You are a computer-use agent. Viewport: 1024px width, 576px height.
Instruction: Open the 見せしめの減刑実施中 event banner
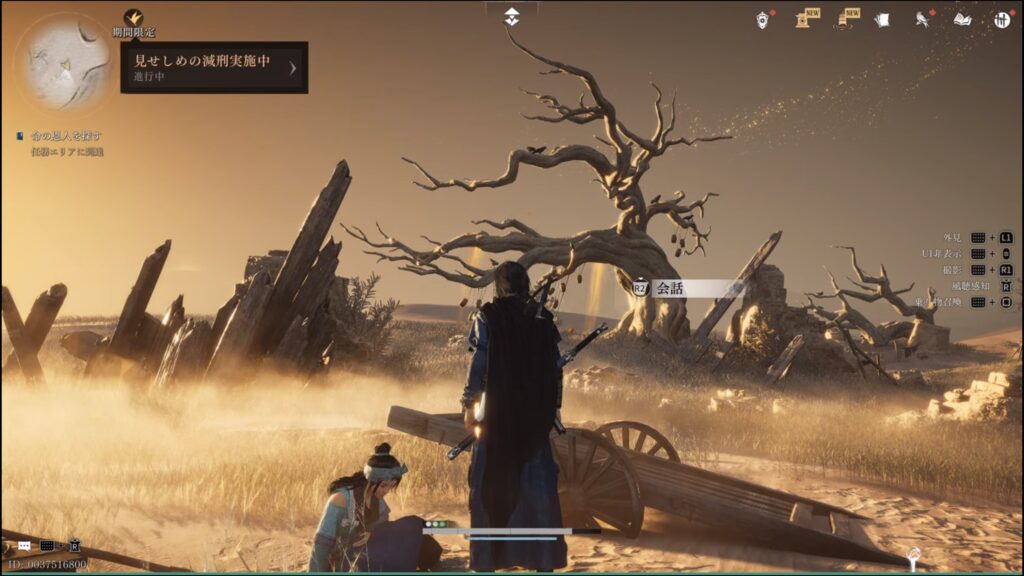click(214, 67)
